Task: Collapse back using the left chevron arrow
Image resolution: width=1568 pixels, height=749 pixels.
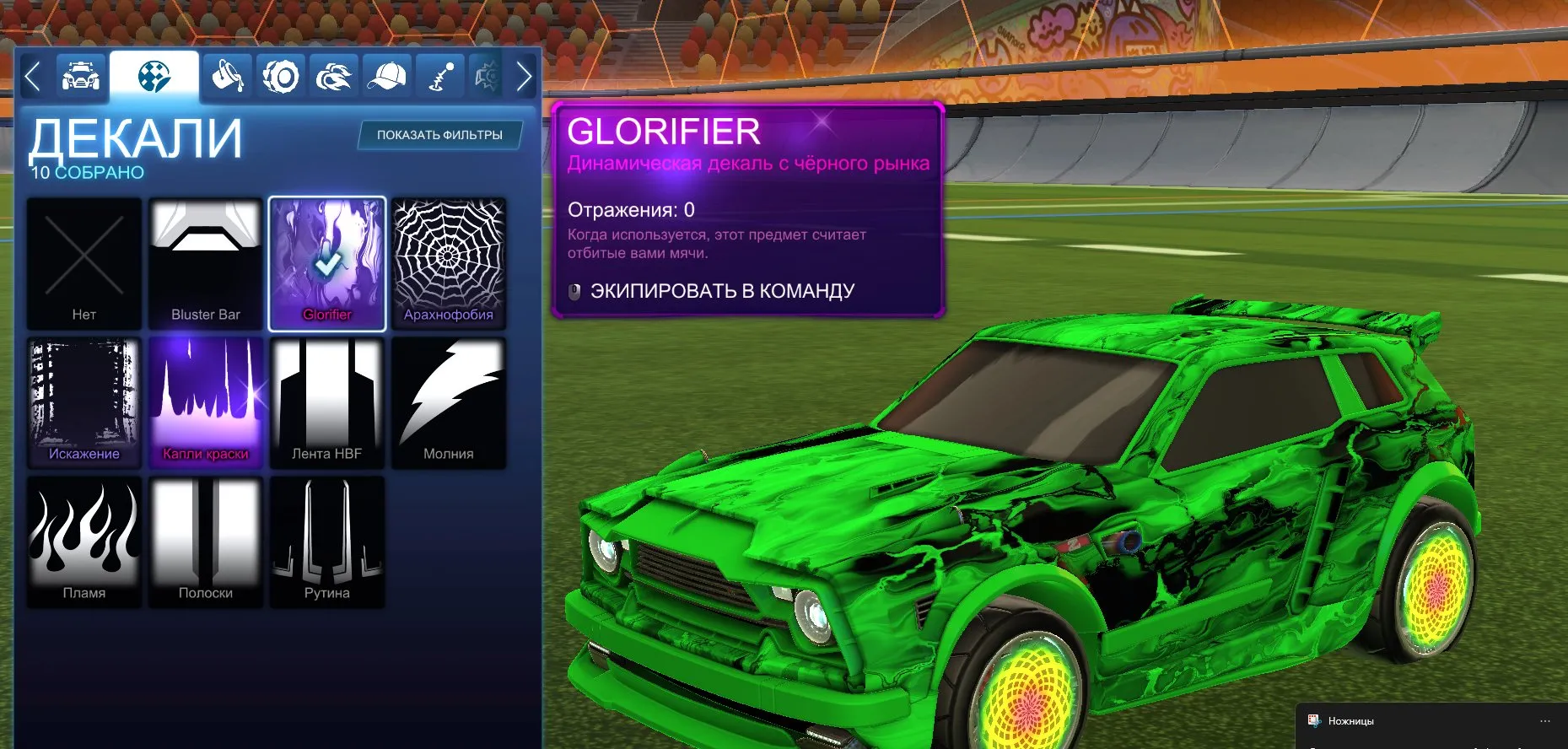Action: coord(32,75)
